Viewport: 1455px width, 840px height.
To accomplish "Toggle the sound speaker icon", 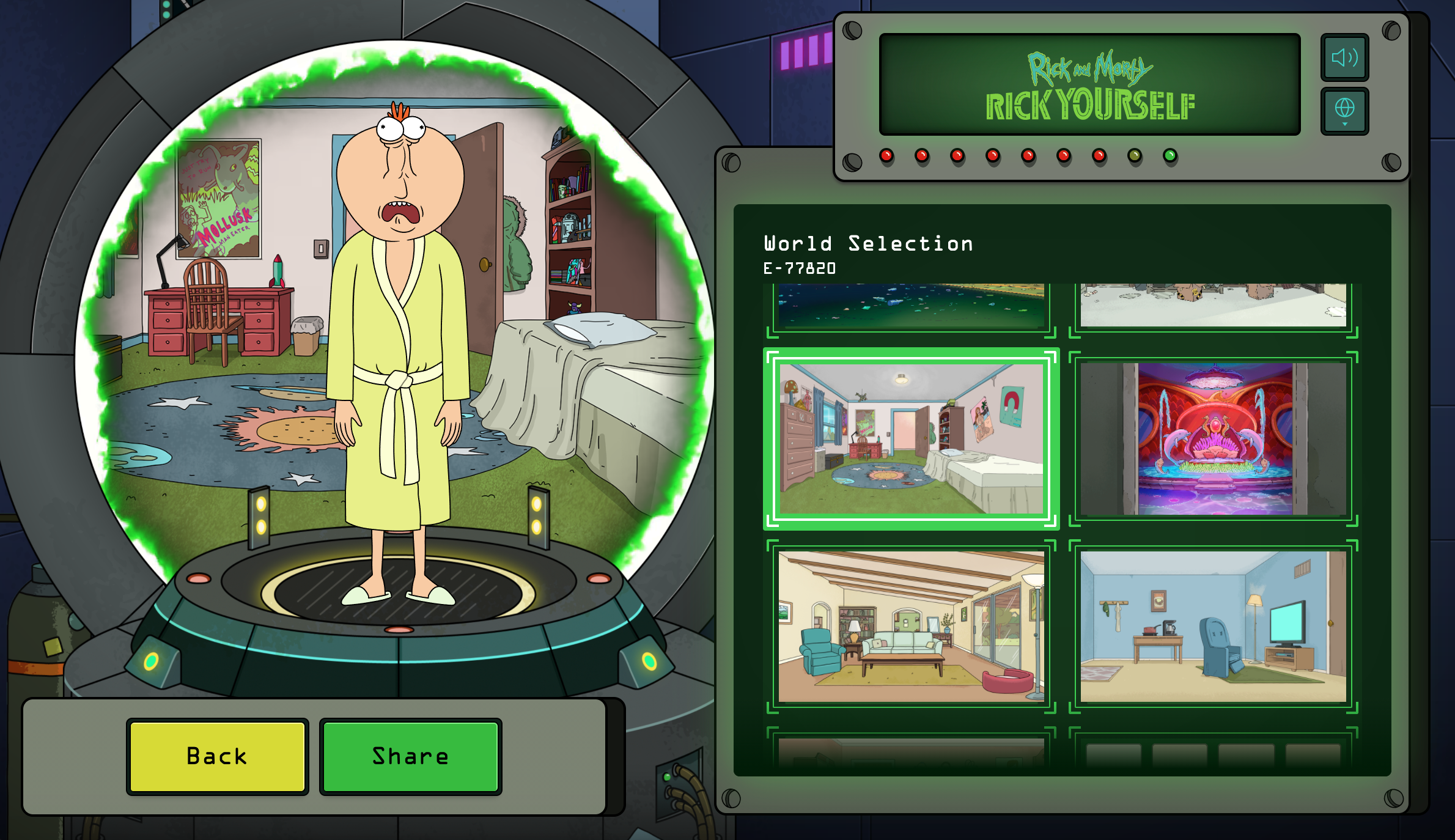I will click(1344, 57).
